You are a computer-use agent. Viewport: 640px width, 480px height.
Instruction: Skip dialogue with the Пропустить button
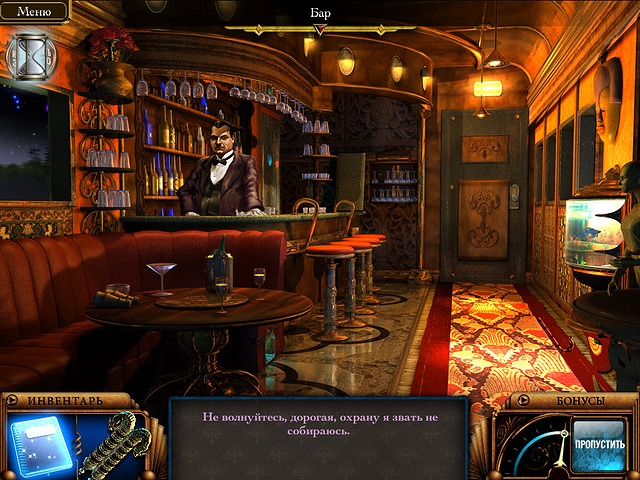(598, 444)
